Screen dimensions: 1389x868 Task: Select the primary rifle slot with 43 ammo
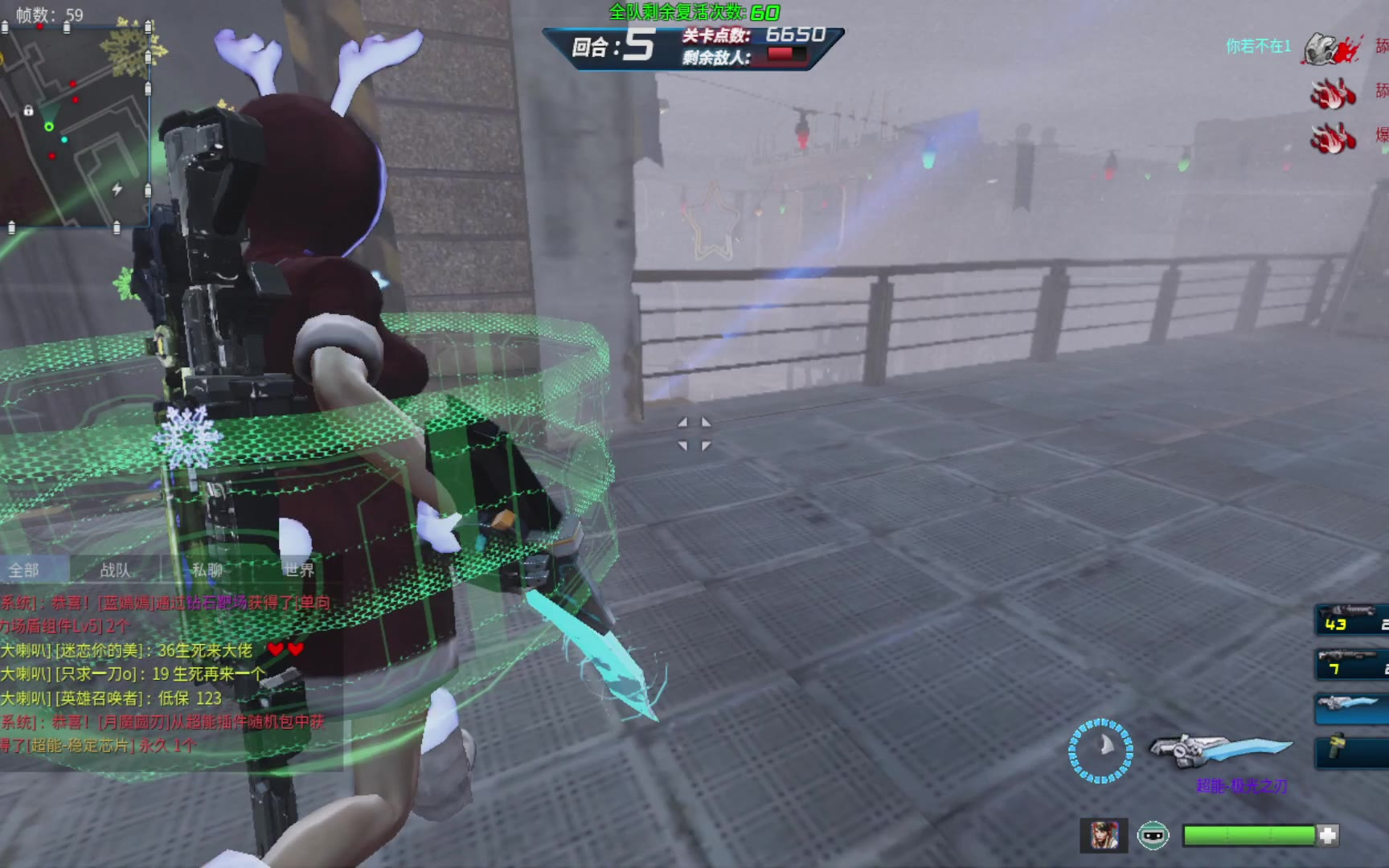coord(1352,620)
